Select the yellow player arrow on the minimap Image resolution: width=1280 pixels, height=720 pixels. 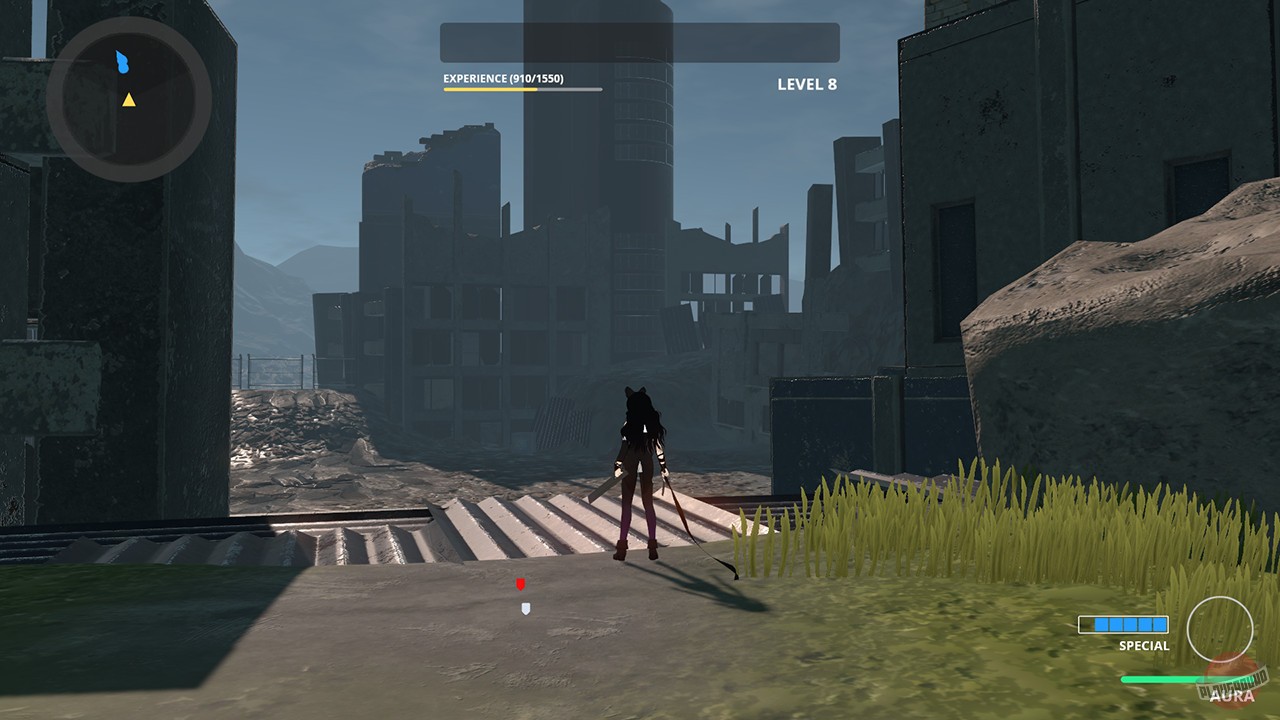pos(127,100)
